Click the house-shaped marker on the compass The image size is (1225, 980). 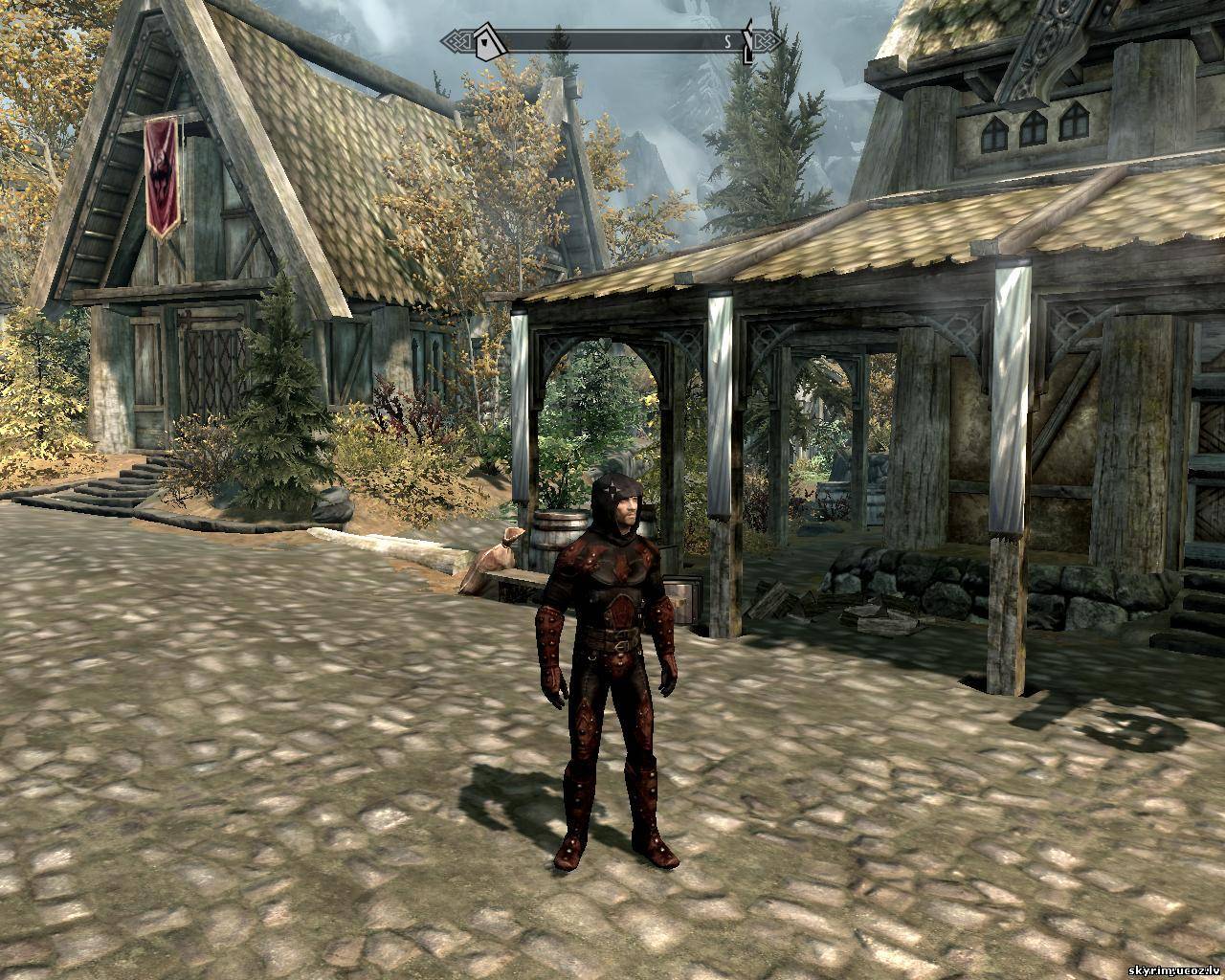click(x=490, y=41)
